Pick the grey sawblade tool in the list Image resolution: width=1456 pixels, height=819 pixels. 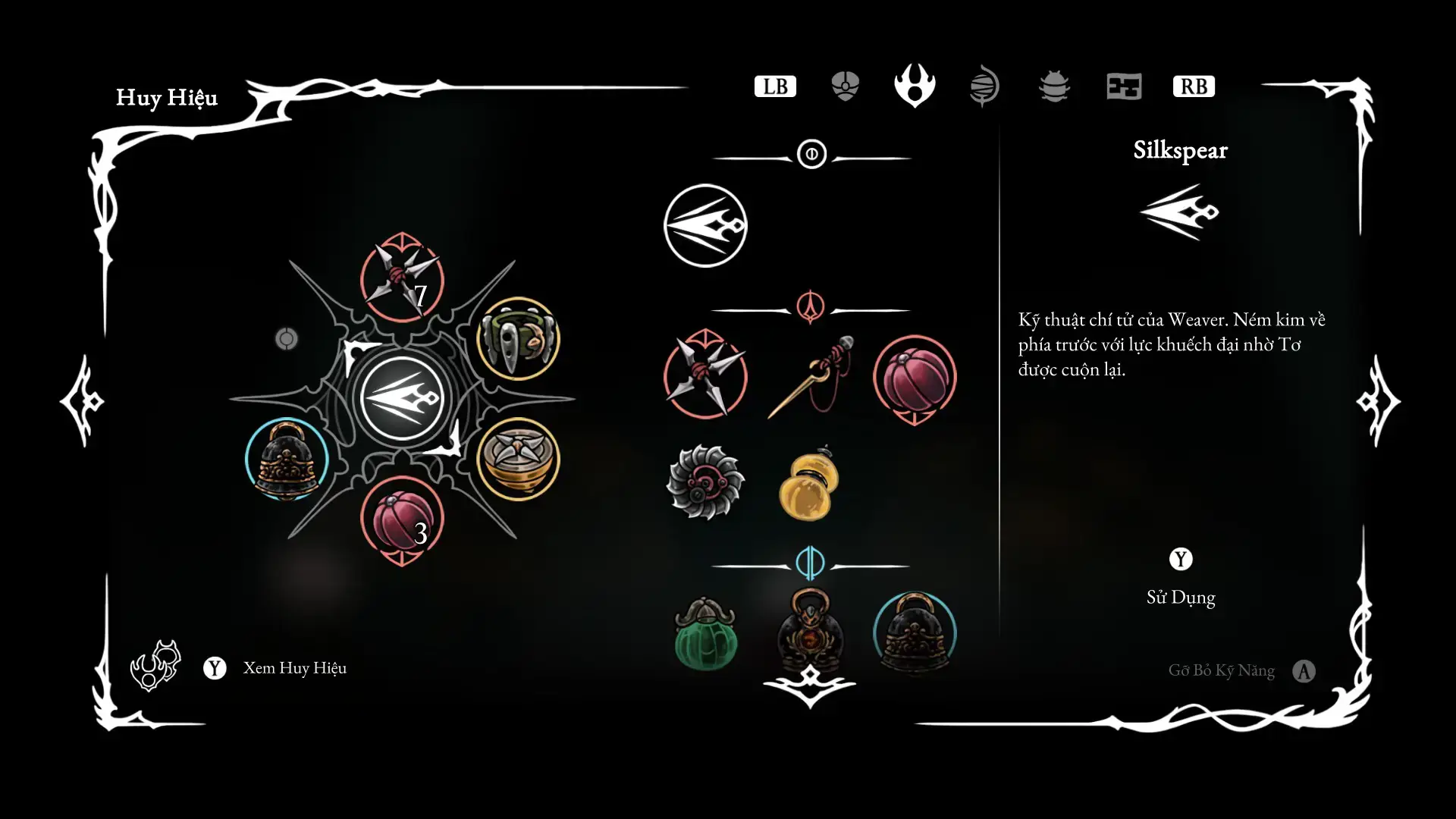coord(705,482)
